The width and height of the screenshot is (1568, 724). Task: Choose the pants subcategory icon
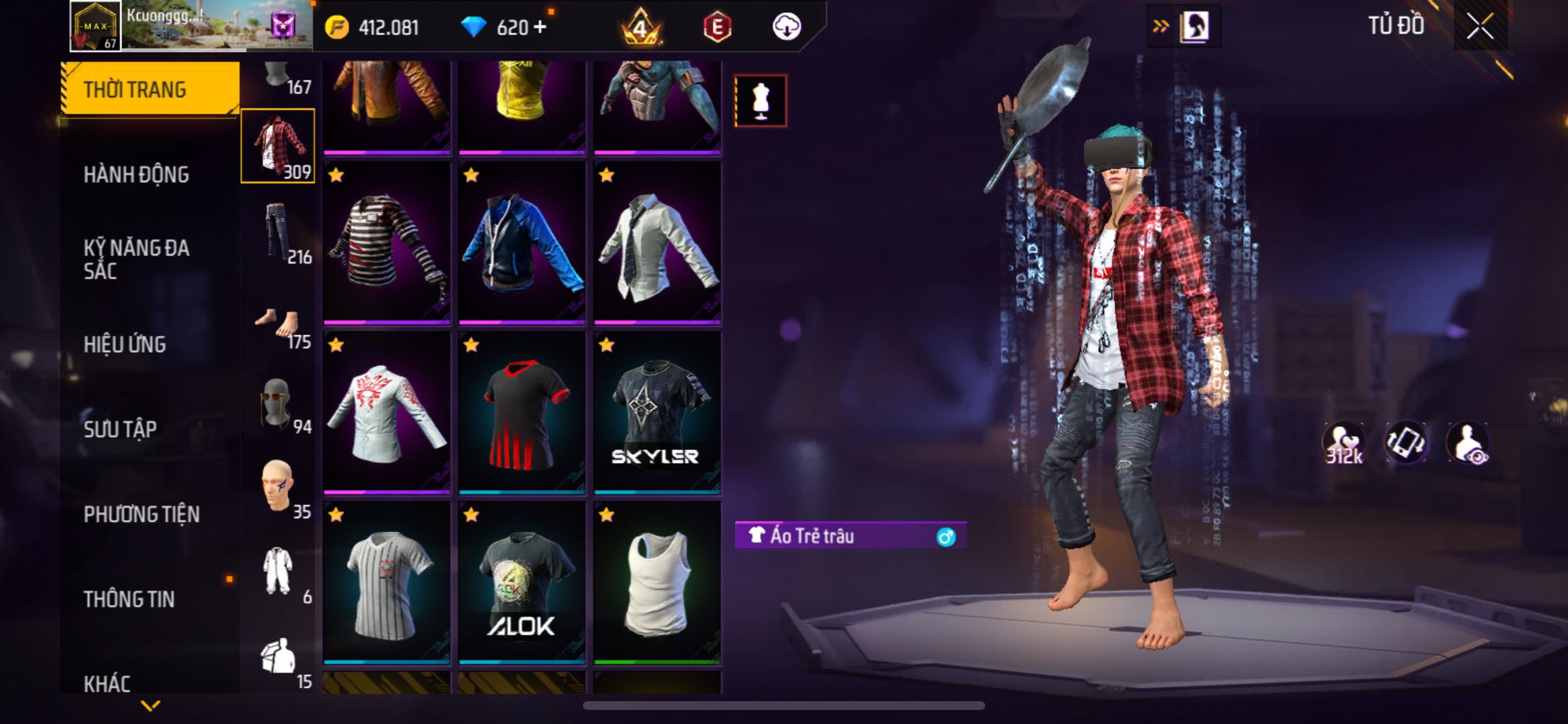click(279, 233)
